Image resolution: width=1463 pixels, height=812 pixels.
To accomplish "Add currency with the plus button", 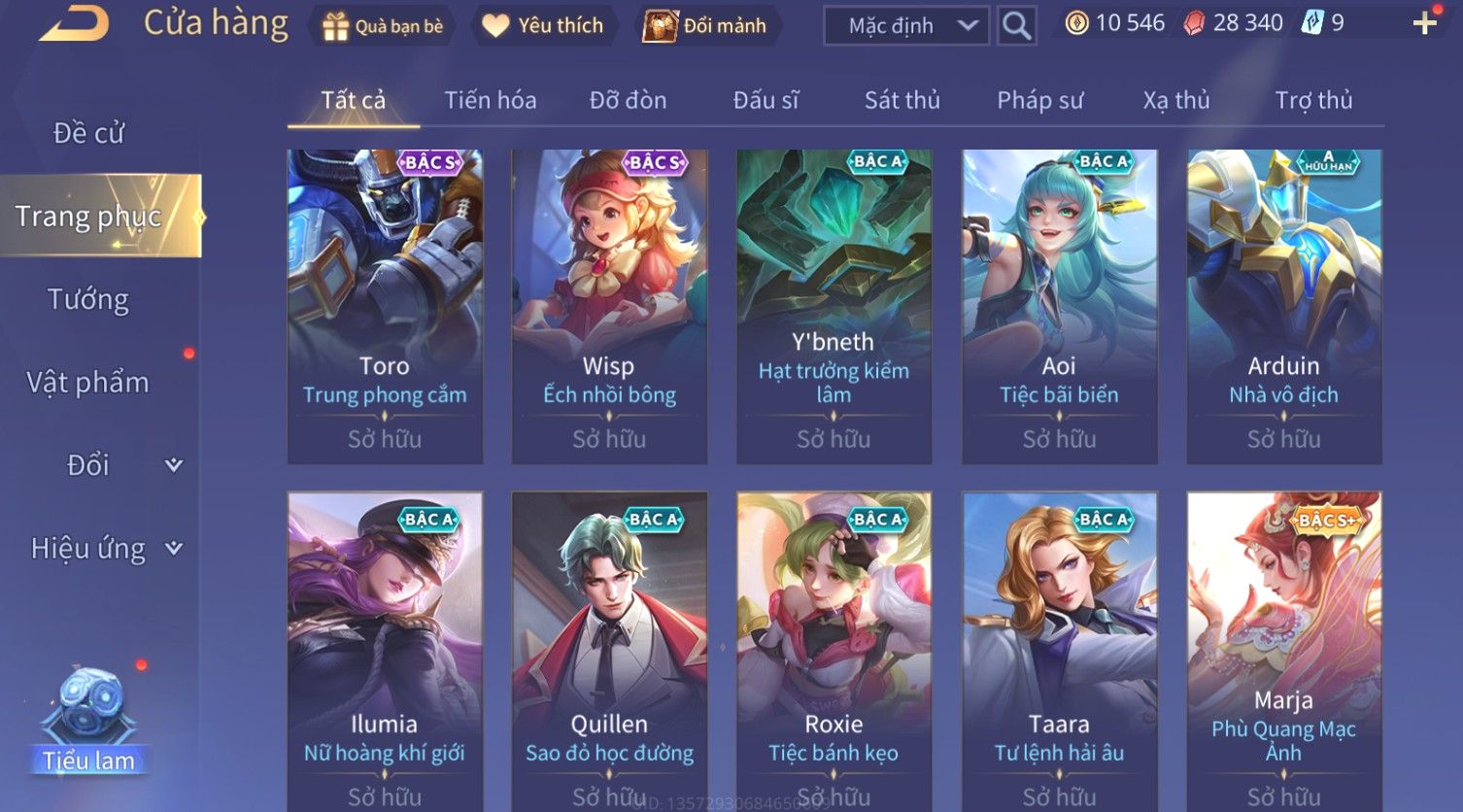I will pos(1424,23).
